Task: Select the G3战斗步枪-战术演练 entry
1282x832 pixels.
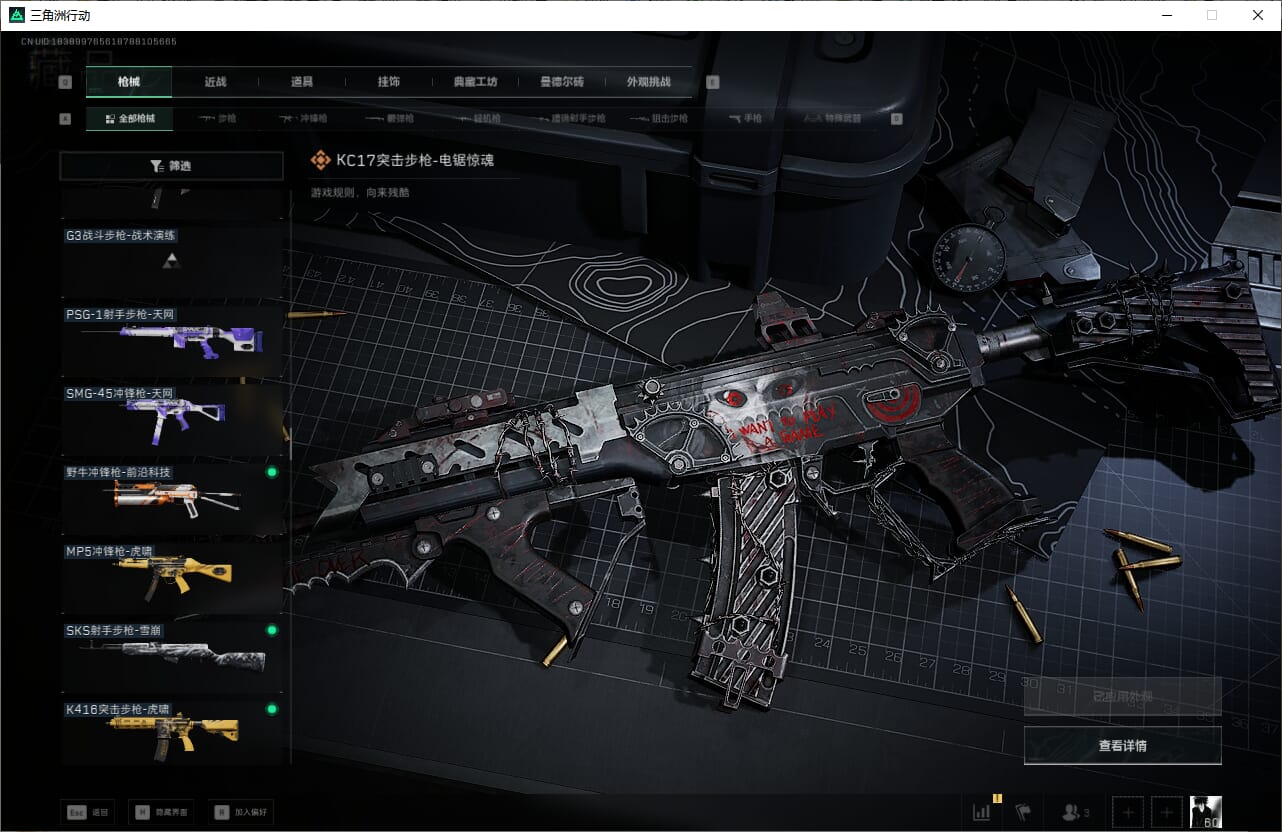Action: [172, 261]
